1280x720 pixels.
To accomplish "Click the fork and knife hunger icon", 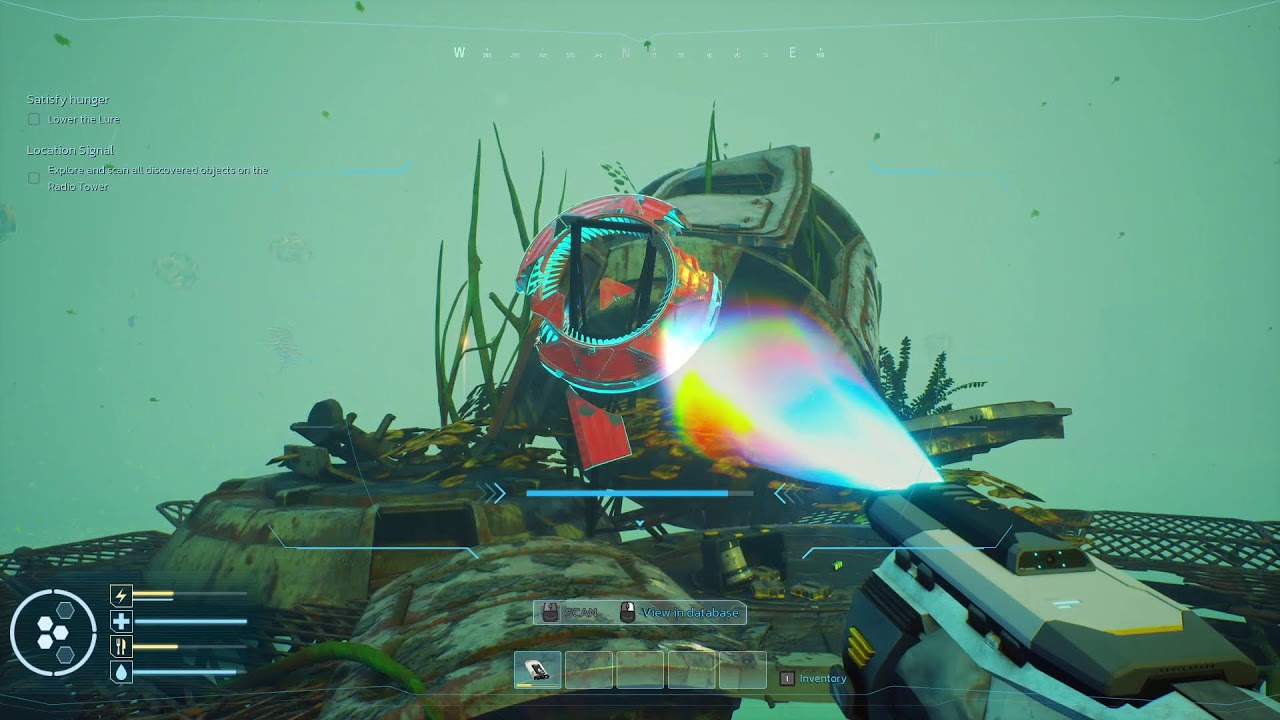I will [x=121, y=647].
